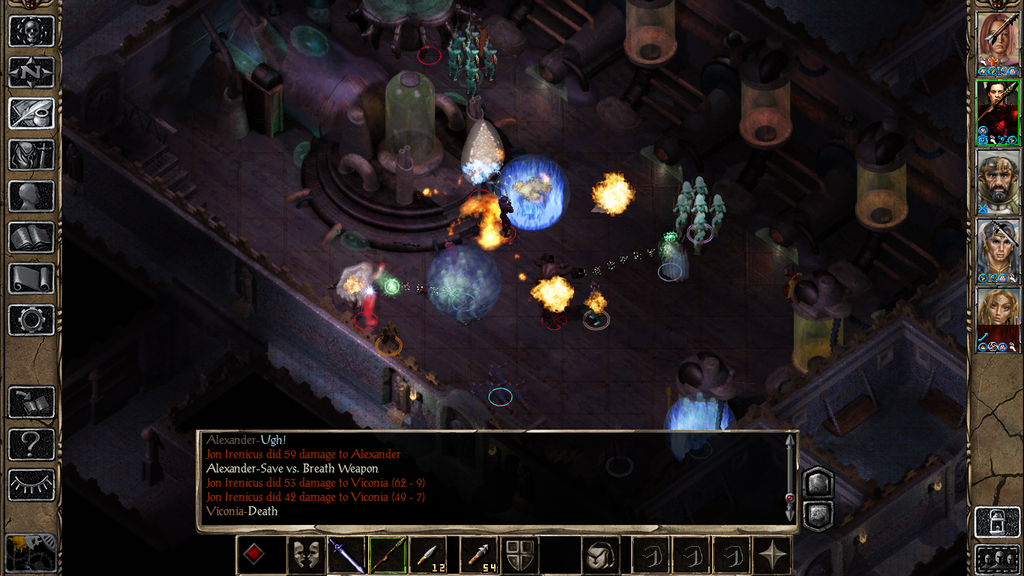Open the journal with the quill icon

(x=31, y=113)
